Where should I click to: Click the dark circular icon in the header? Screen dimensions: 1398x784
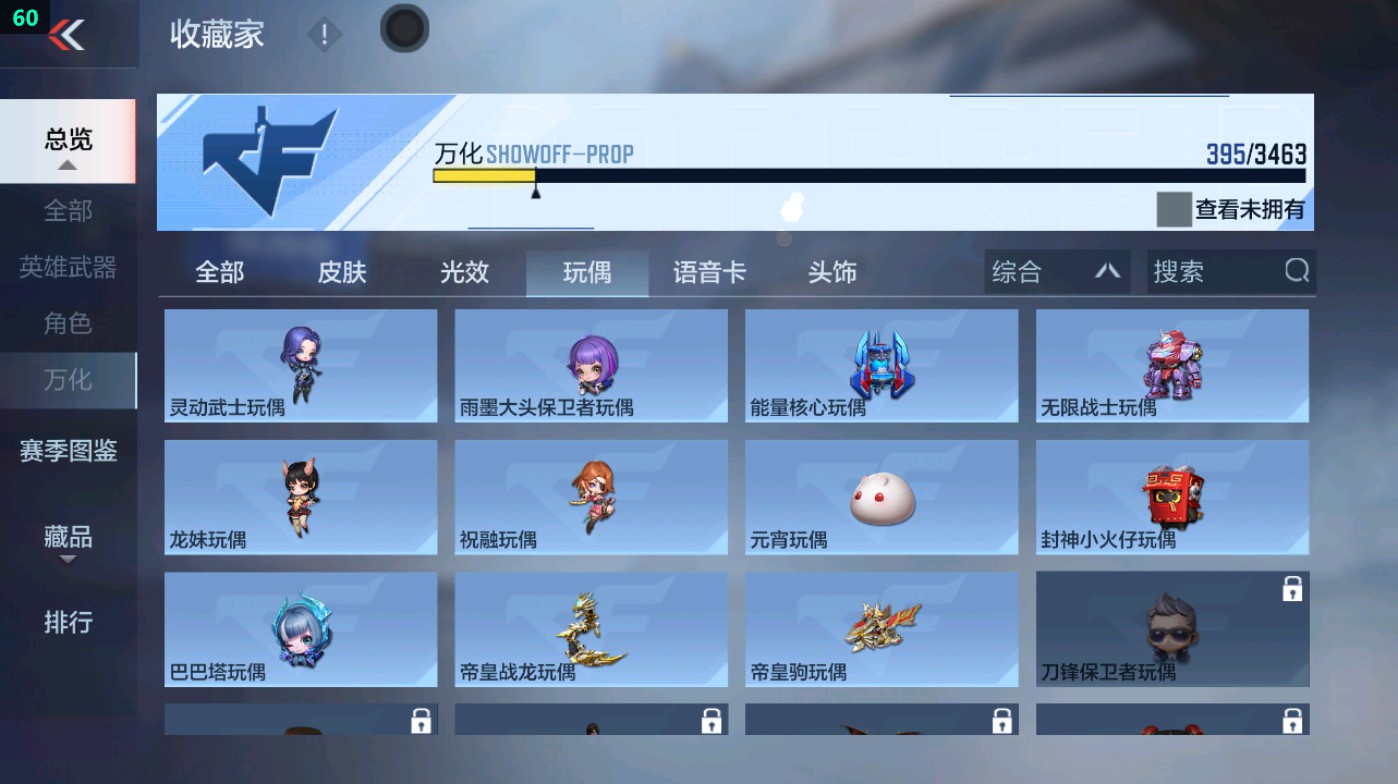[404, 30]
